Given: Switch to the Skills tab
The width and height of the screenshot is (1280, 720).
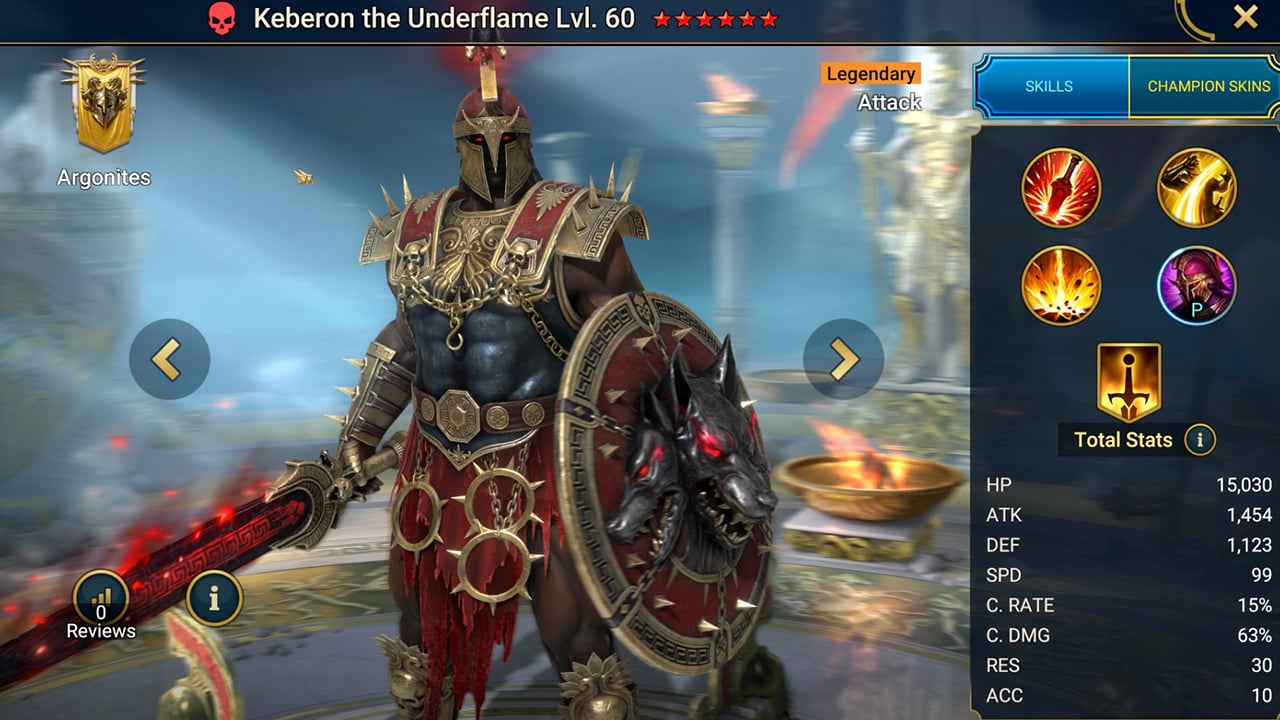Looking at the screenshot, I should (x=1050, y=86).
